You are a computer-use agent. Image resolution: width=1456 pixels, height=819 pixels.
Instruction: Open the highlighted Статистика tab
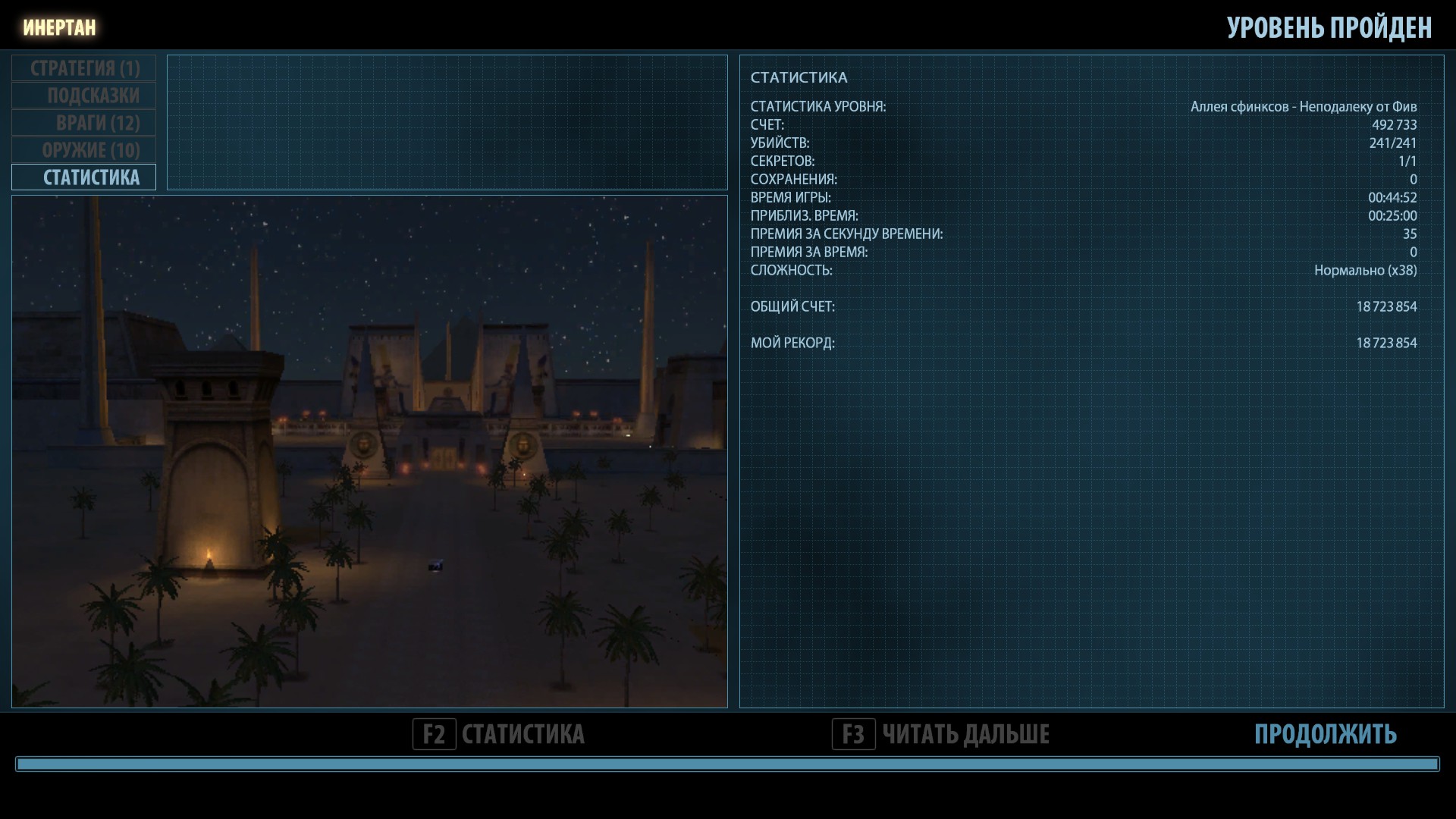(x=84, y=177)
